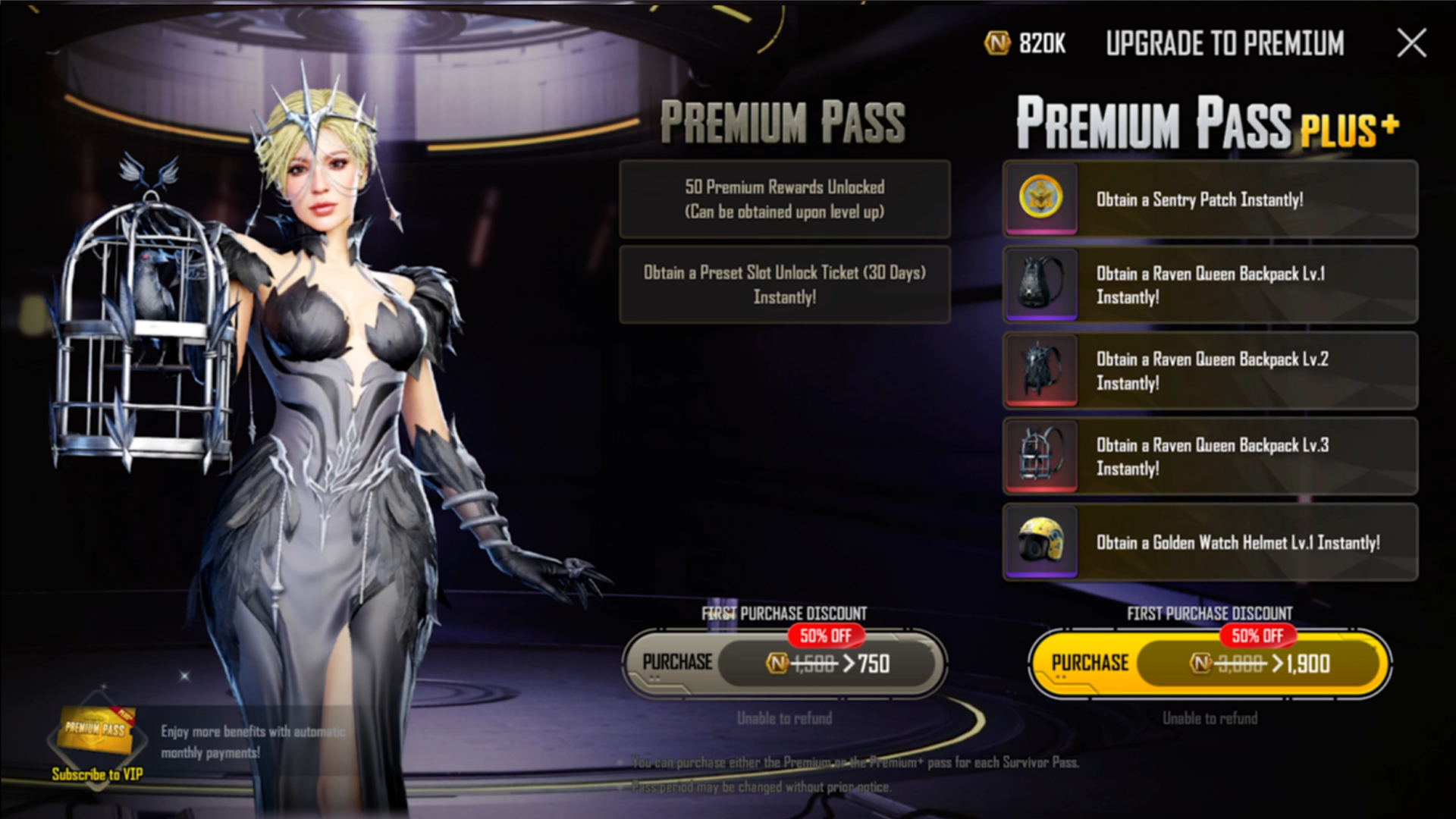Screen dimensions: 1456x819
Task: Close the Upgrade to Premium screen
Action: pos(1411,43)
